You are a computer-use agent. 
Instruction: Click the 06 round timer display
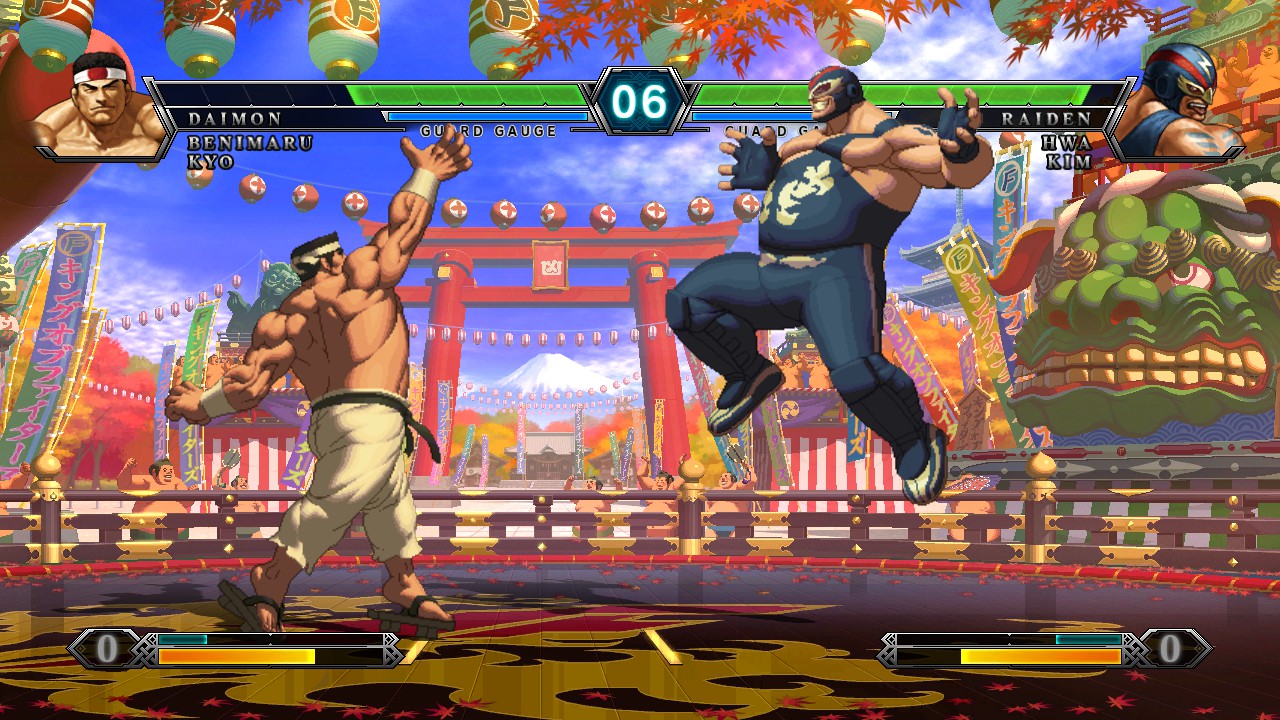click(x=640, y=100)
